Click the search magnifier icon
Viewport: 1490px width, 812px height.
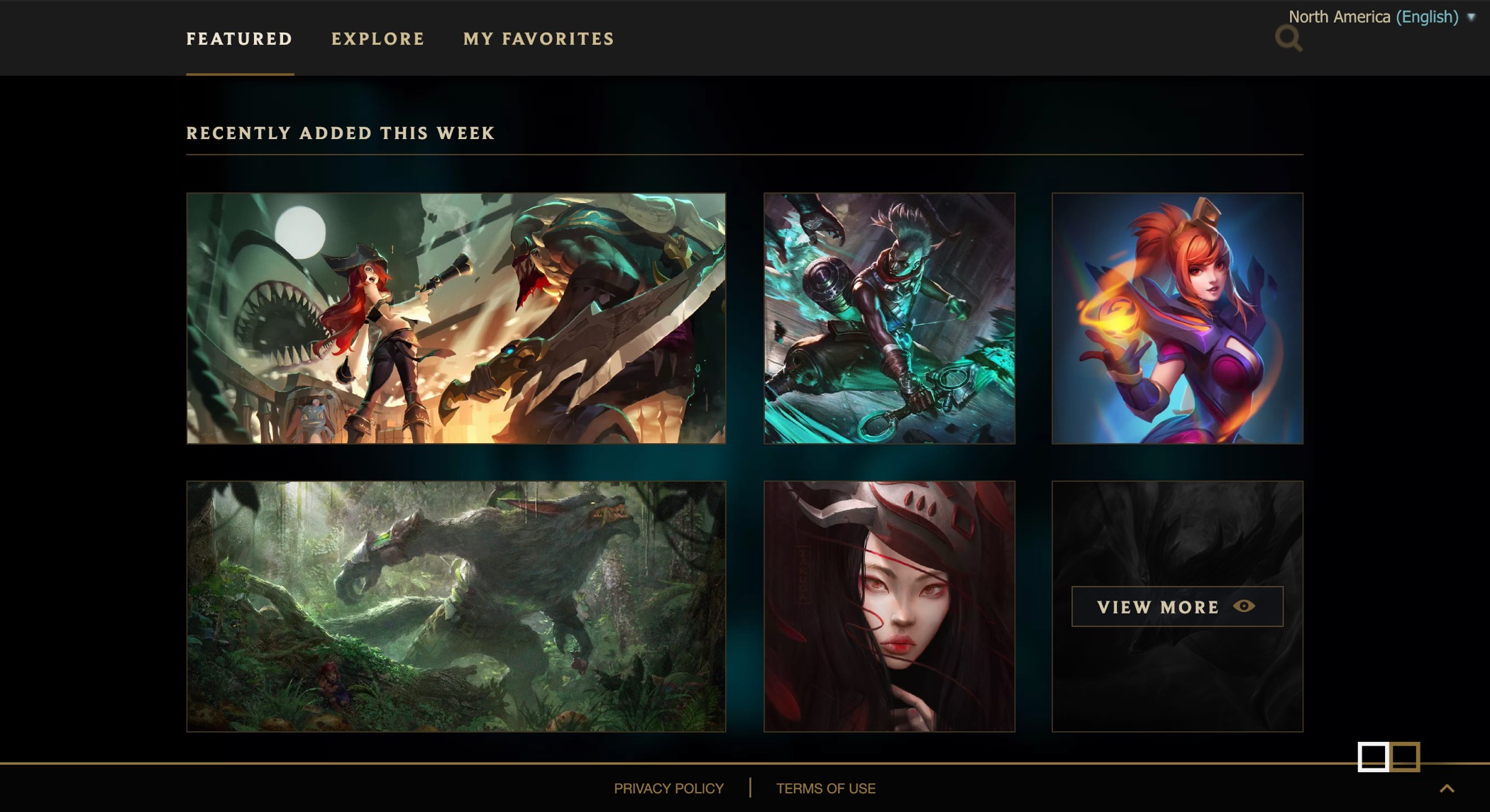point(1288,38)
